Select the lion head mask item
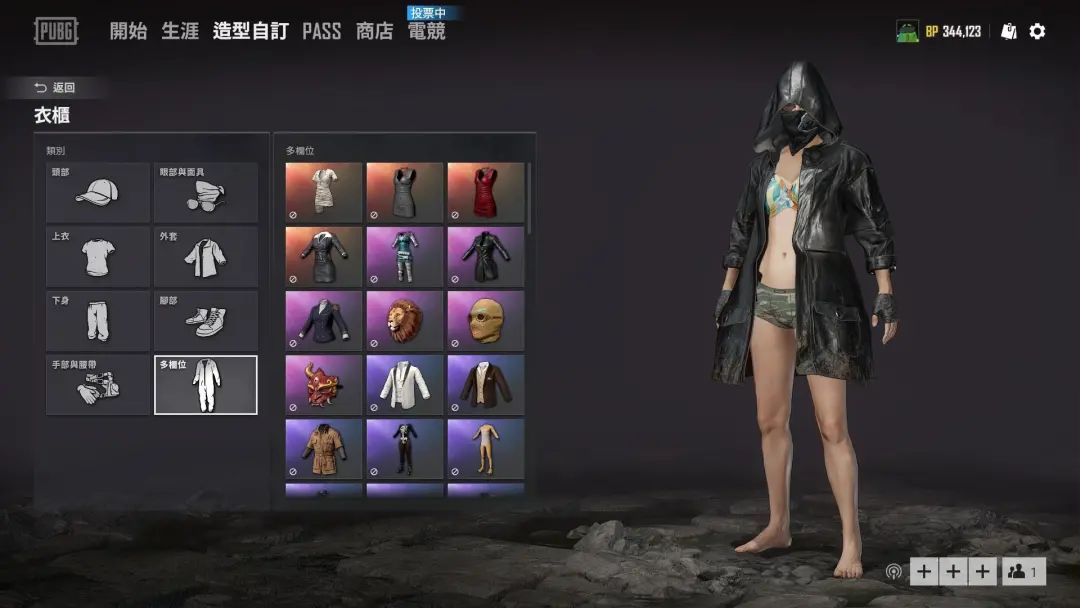Viewport: 1080px width, 608px height. pyautogui.click(x=405, y=320)
